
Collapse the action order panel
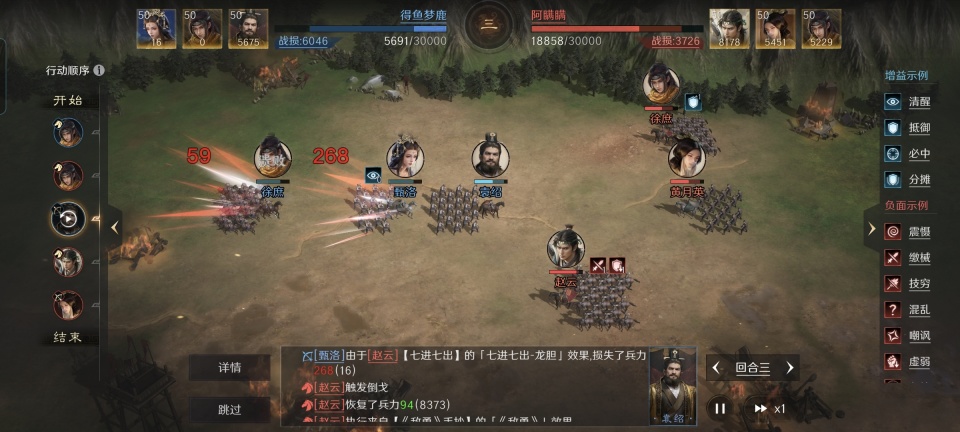click(115, 227)
